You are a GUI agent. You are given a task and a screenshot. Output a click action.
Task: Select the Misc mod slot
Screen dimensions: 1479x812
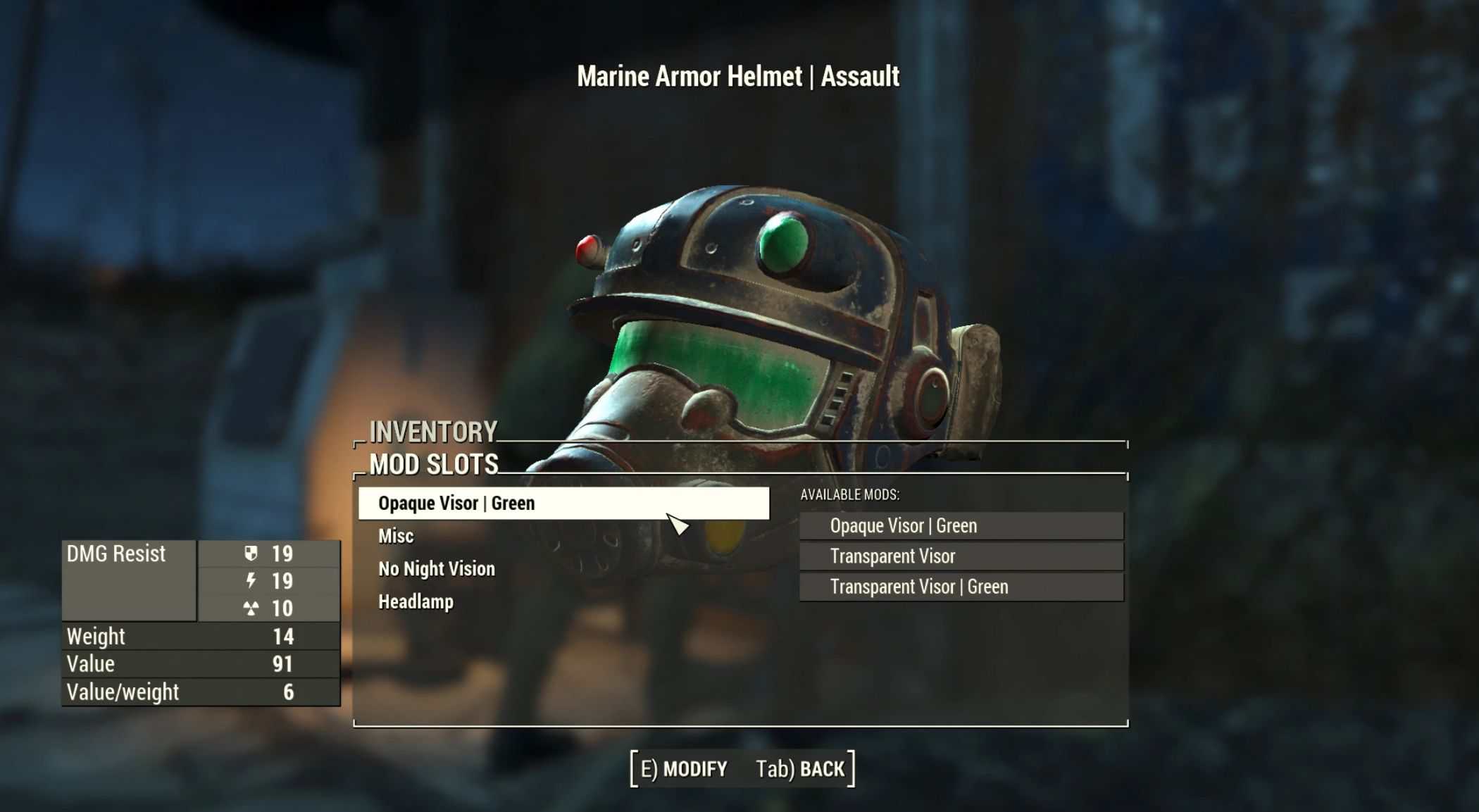click(x=396, y=536)
